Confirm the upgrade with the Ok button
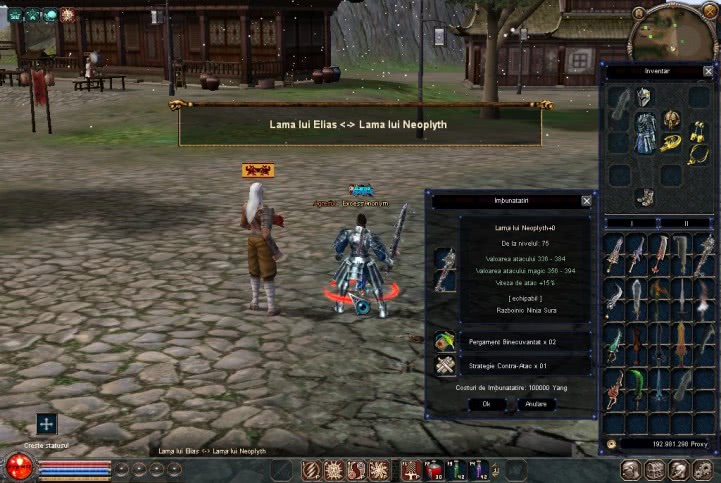This screenshot has width=721, height=483. point(486,404)
